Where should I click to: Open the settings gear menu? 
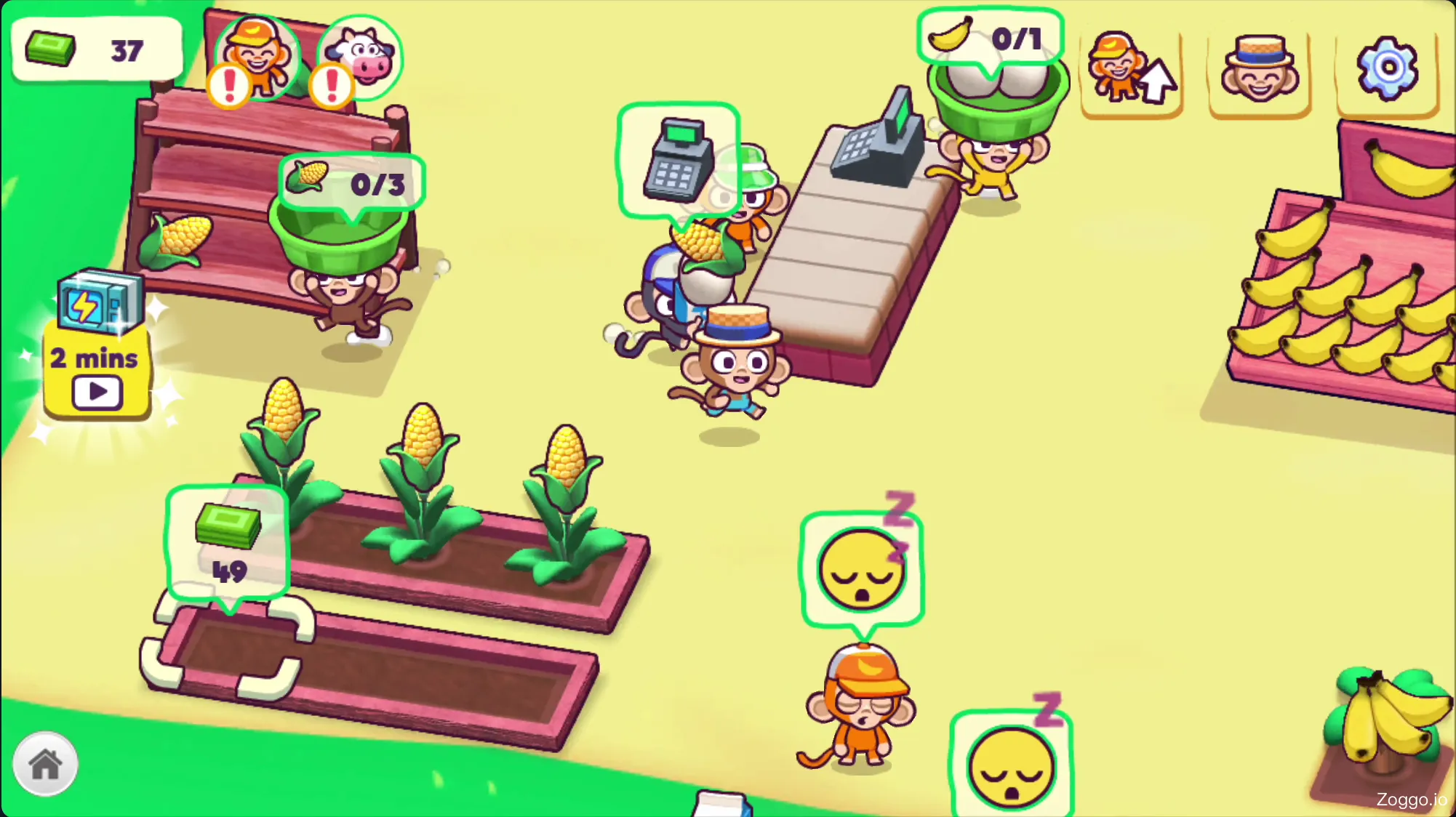click(x=1388, y=67)
